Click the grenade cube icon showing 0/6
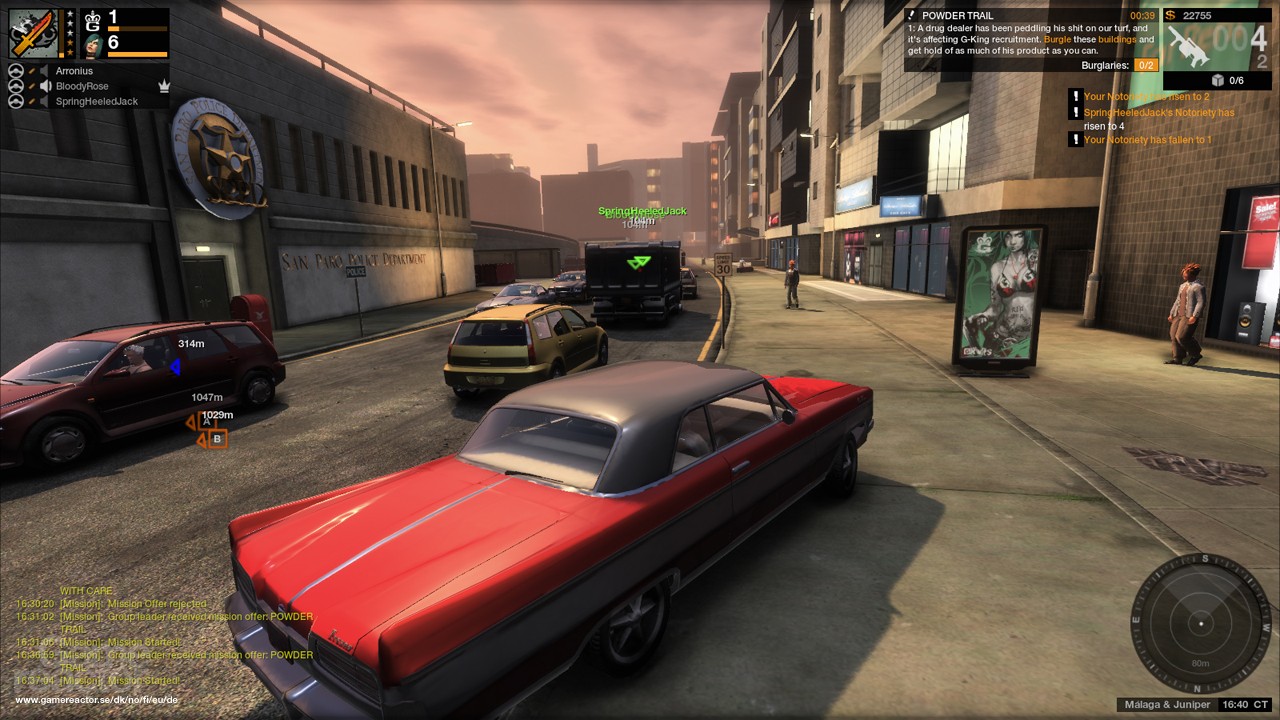This screenshot has width=1280, height=720. tap(1218, 81)
